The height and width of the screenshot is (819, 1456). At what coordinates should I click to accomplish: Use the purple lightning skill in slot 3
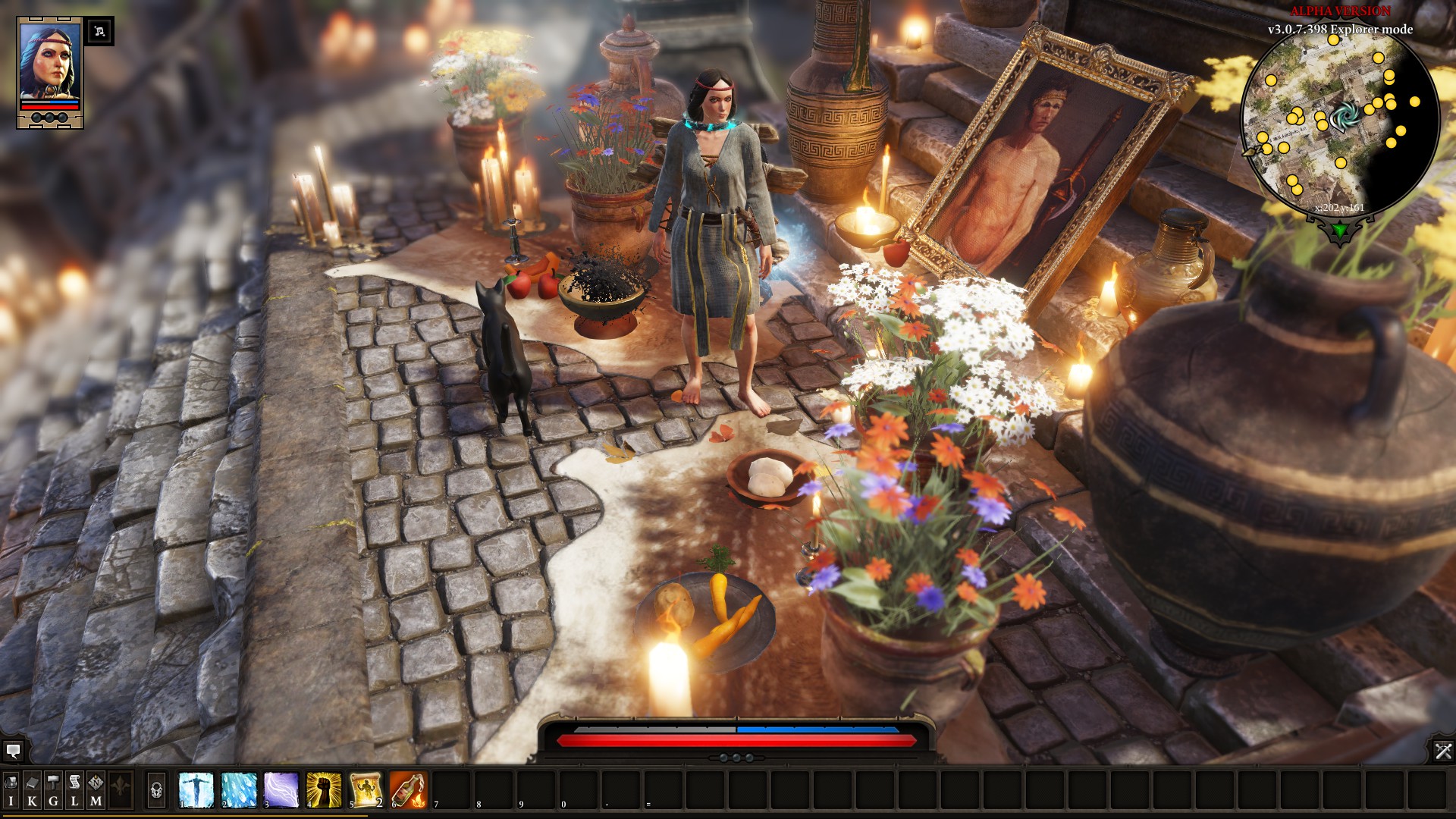(x=281, y=790)
